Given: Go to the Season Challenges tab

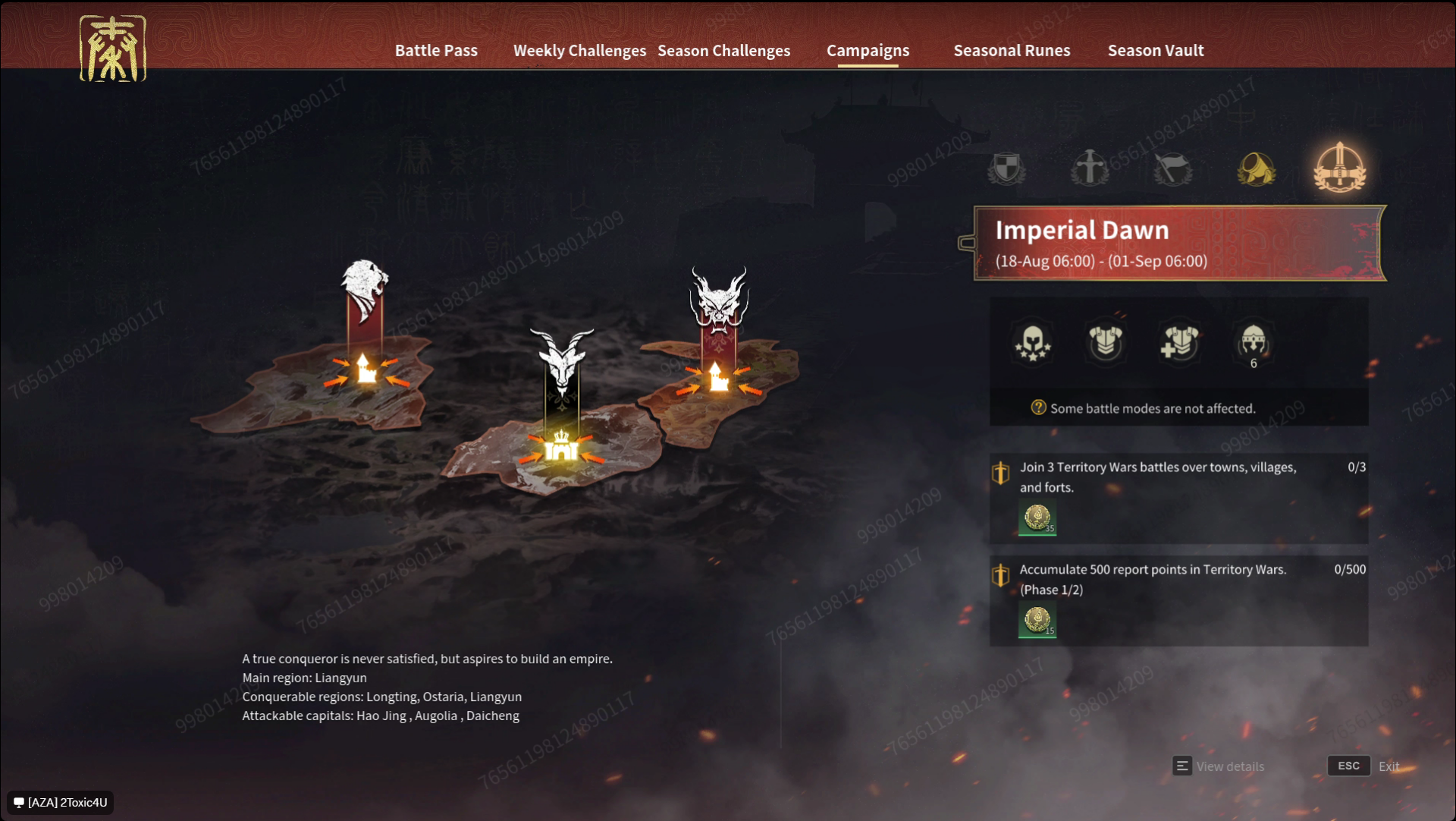Looking at the screenshot, I should pyautogui.click(x=723, y=50).
